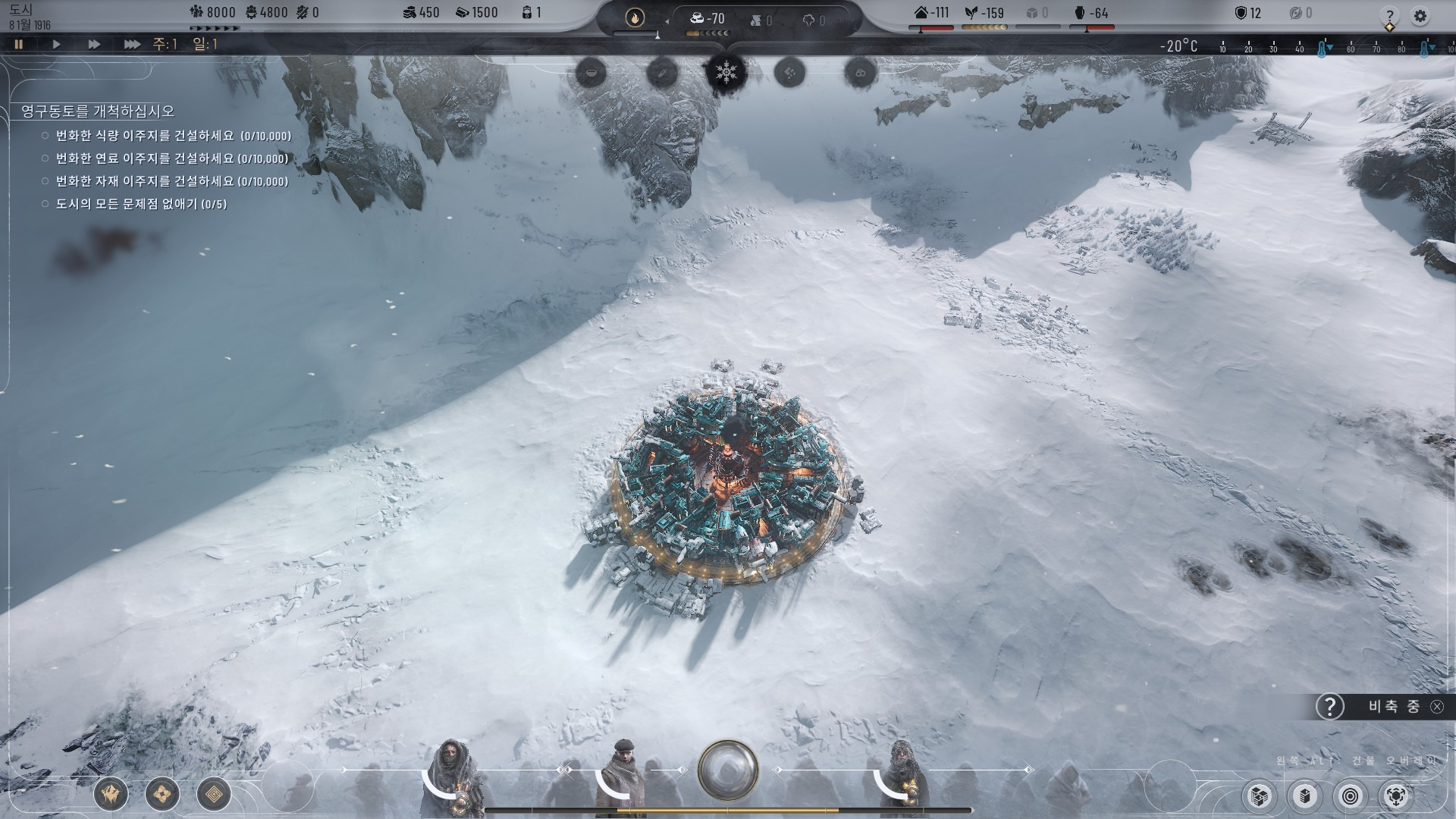Click the generator flame icon
Image resolution: width=1456 pixels, height=819 pixels.
[635, 18]
